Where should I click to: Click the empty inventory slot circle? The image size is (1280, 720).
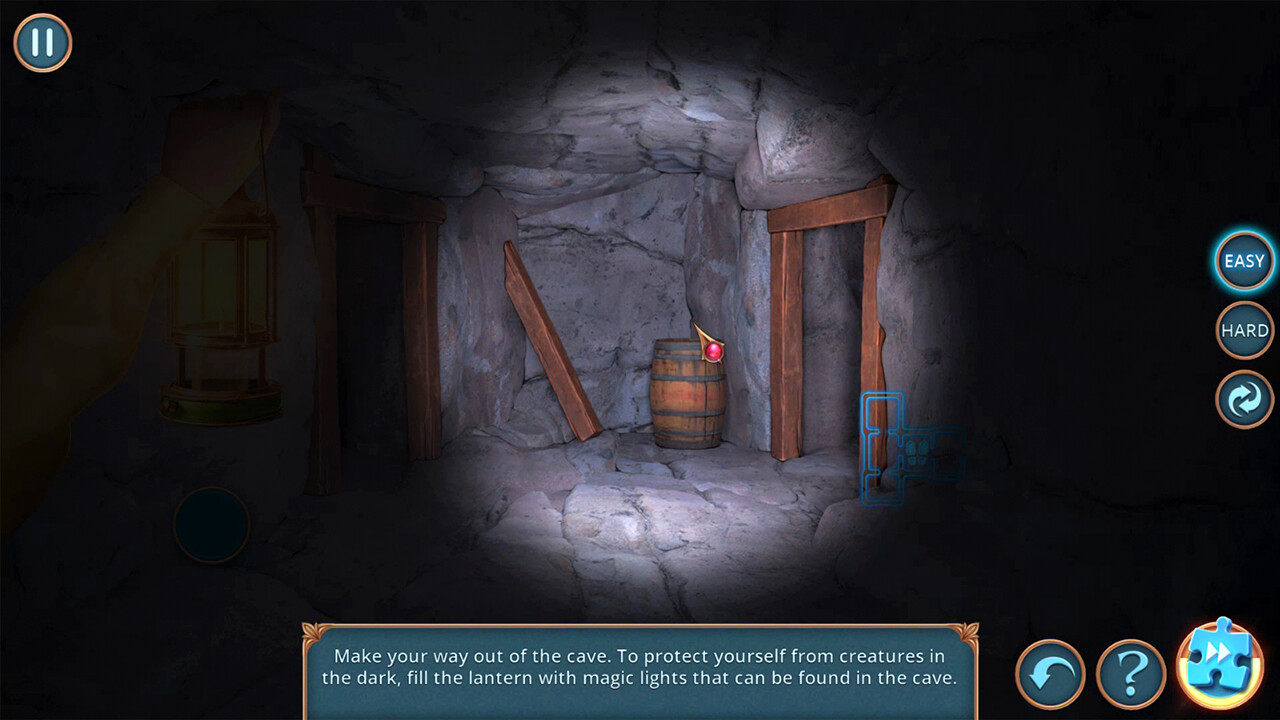(211, 527)
